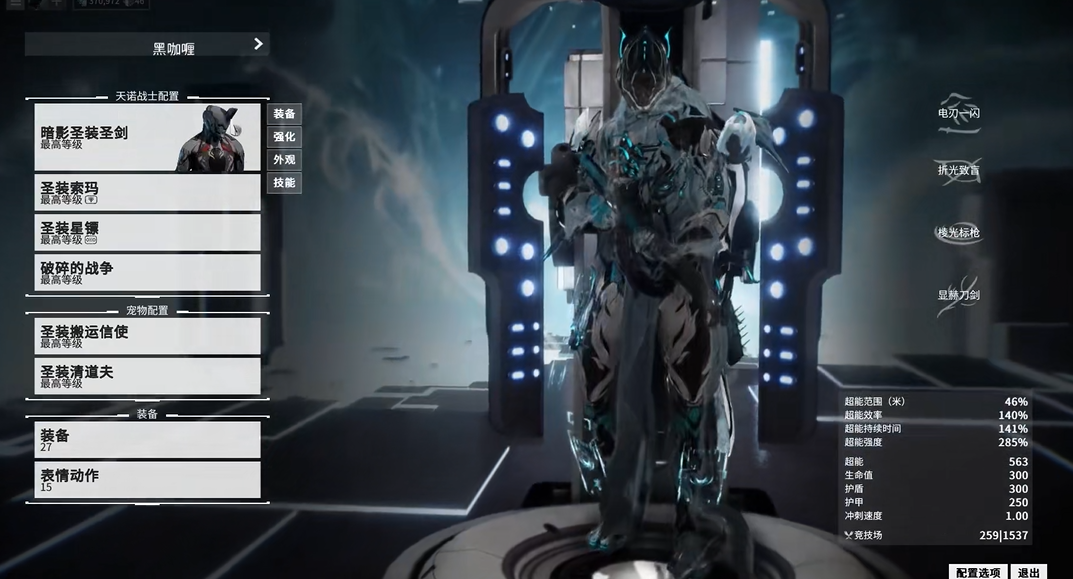Select the 圣装搬运信使 companion slot
Viewport: 1073px width, 579px height.
147,336
